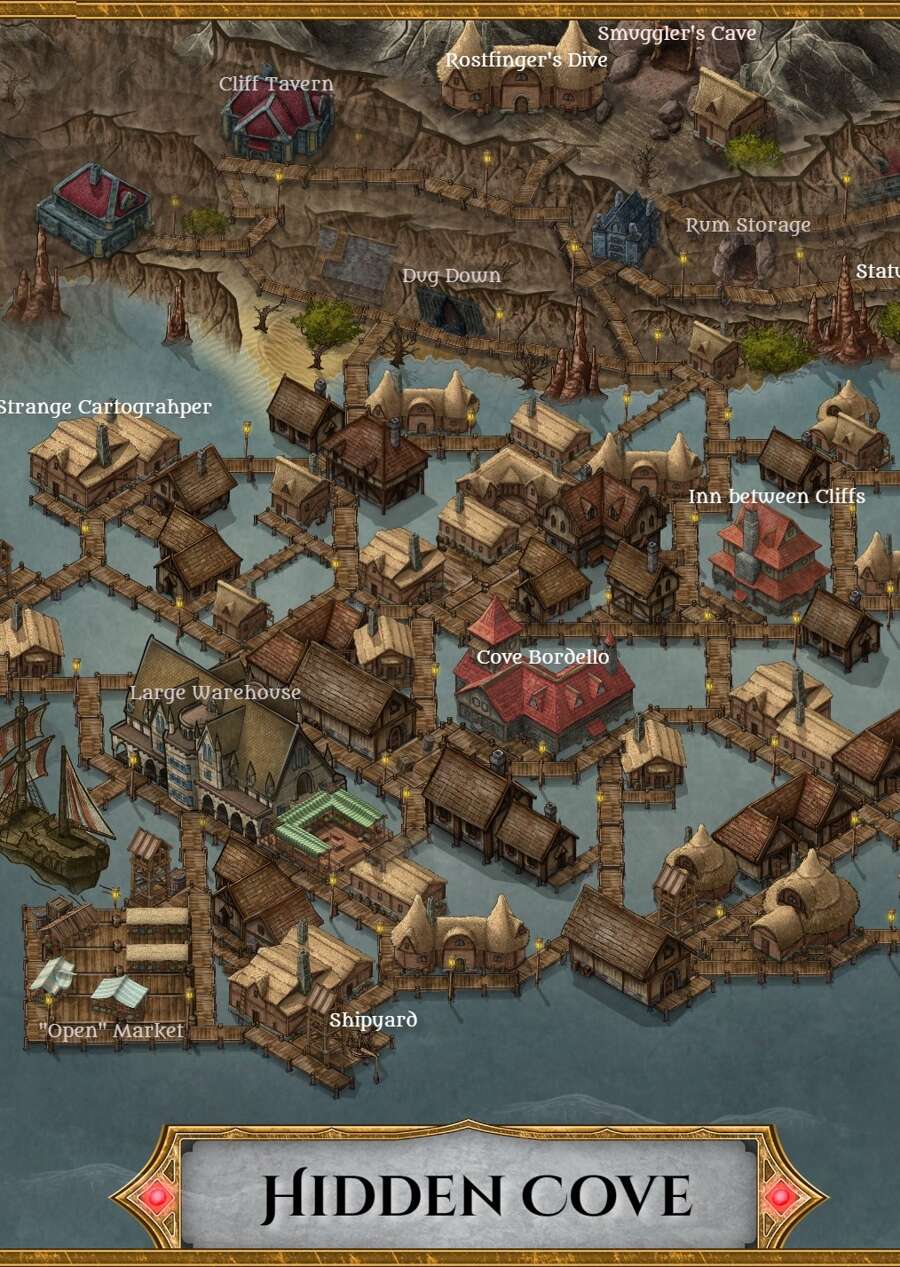
Task: Choose the Smuggler's Cave map label
Action: click(x=676, y=34)
